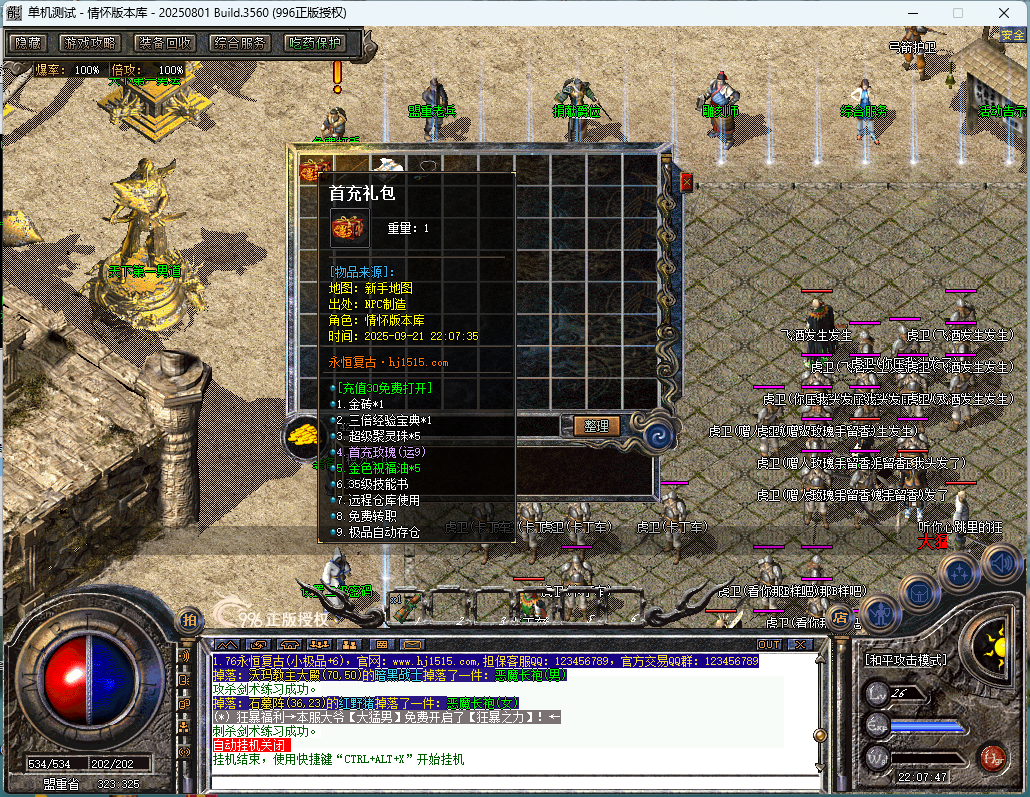Minimize the game window
1030x797 pixels.
coord(912,13)
